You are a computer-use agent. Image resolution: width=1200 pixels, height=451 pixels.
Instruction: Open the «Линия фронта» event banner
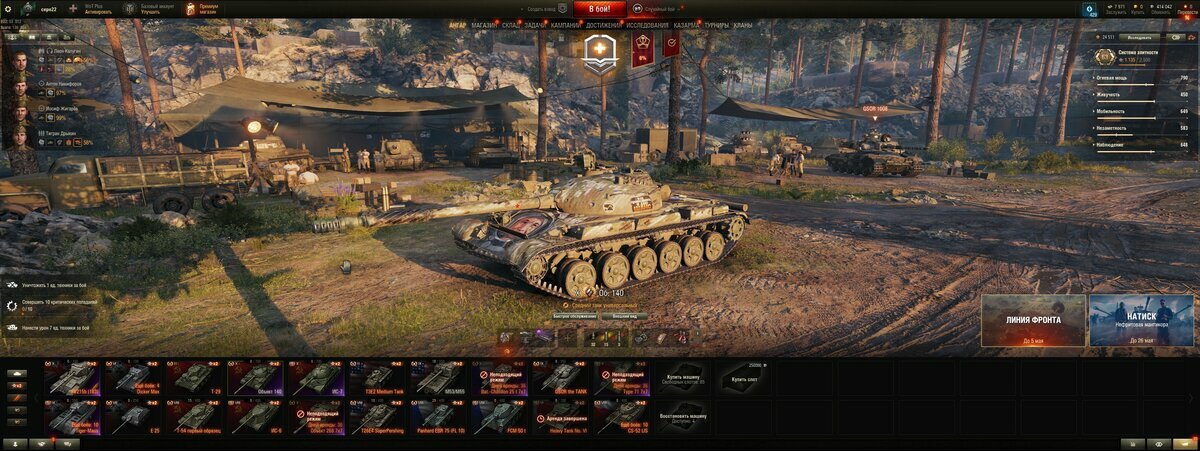(x=1033, y=320)
